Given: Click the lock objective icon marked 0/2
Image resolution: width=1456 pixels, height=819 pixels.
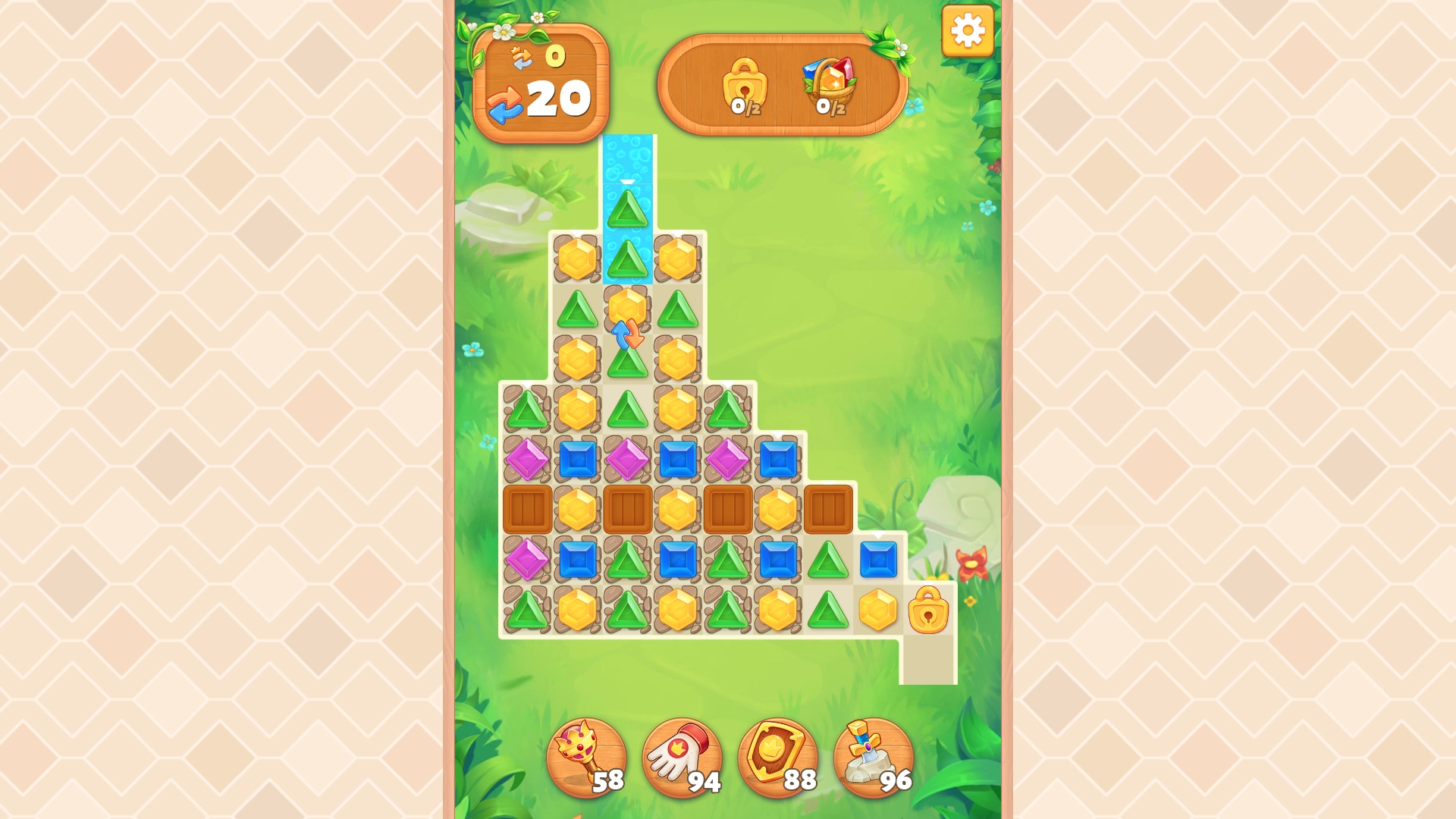Looking at the screenshot, I should [747, 86].
